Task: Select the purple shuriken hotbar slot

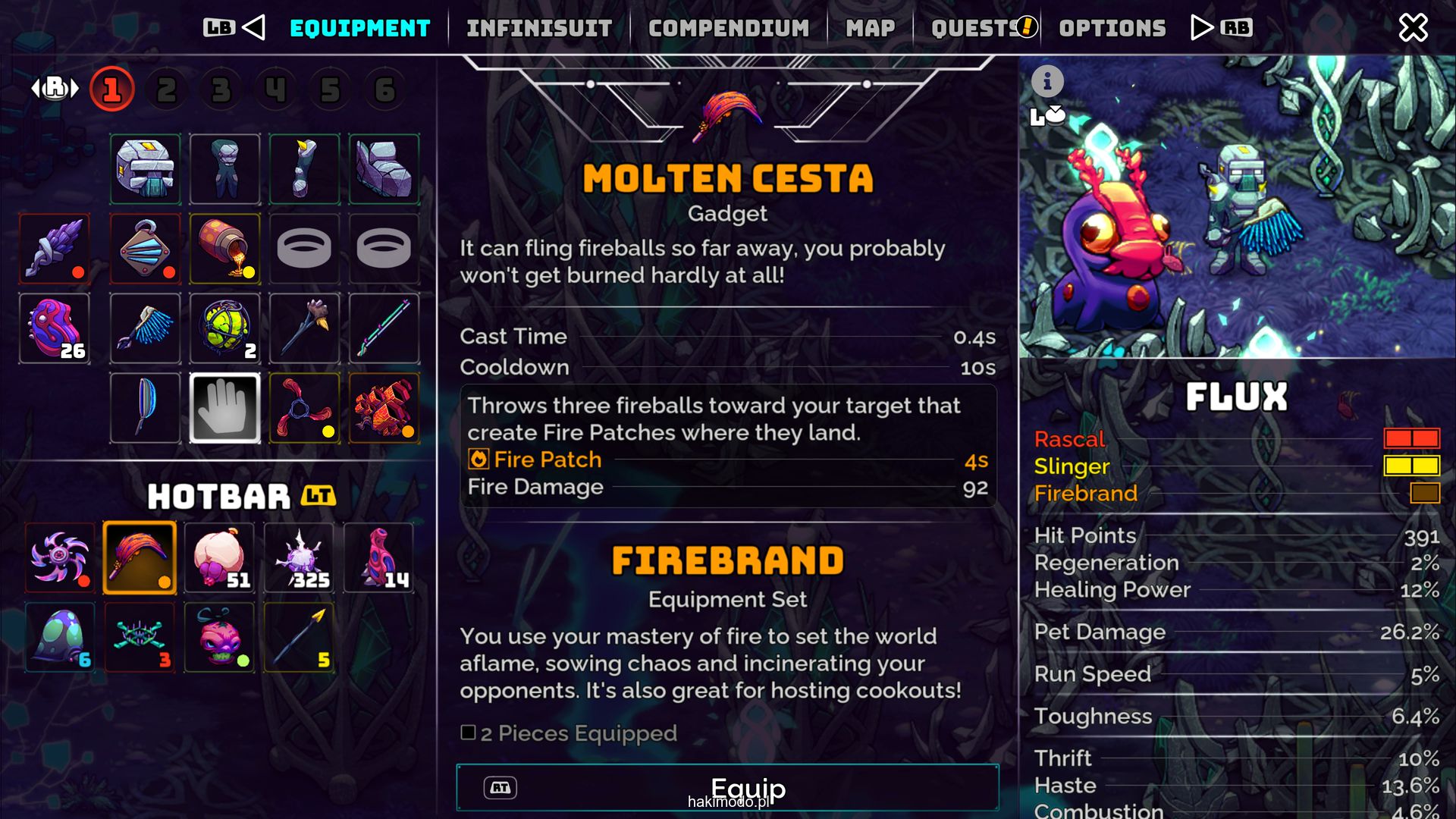Action: [x=60, y=557]
